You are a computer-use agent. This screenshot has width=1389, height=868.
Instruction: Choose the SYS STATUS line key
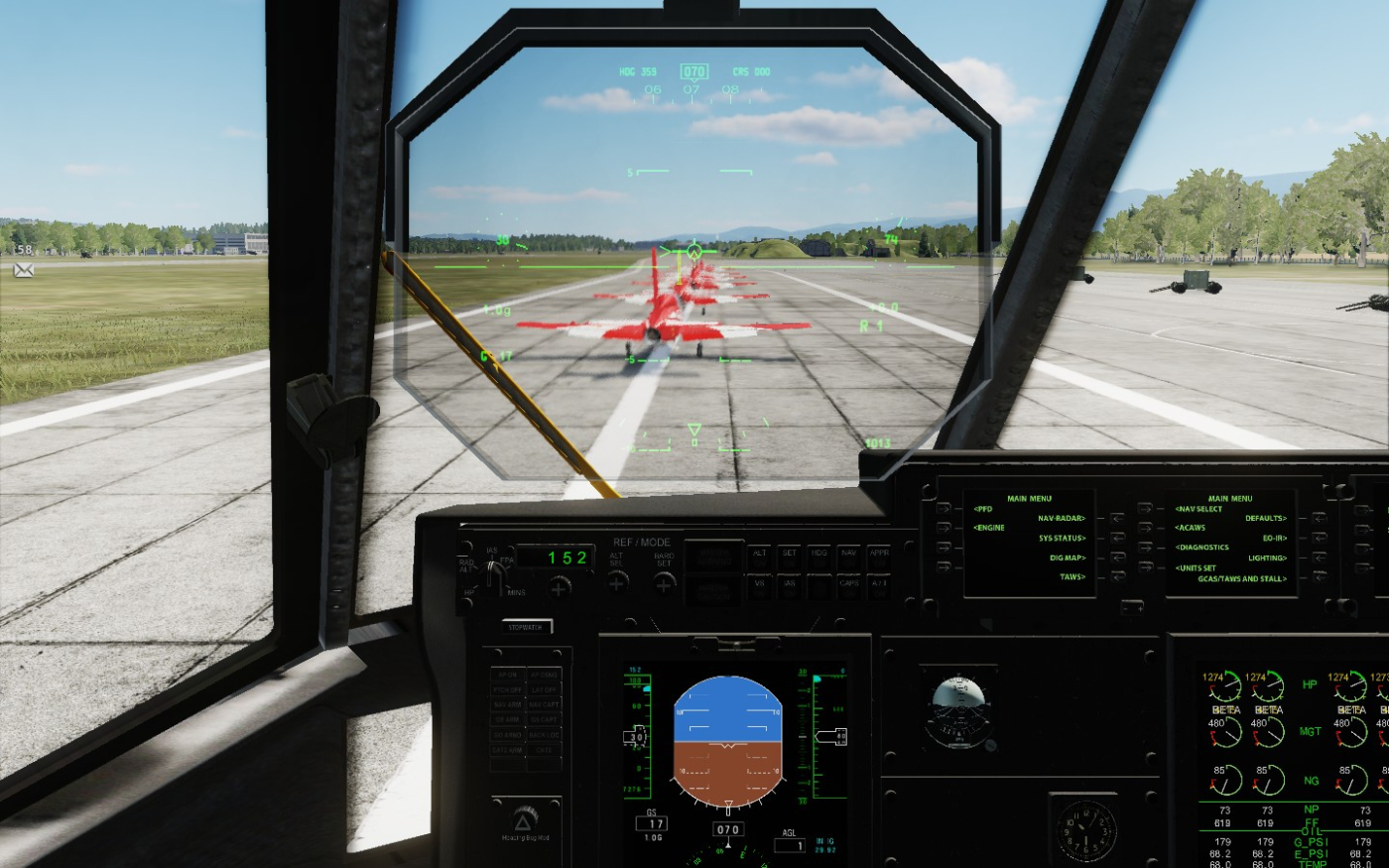(1117, 538)
